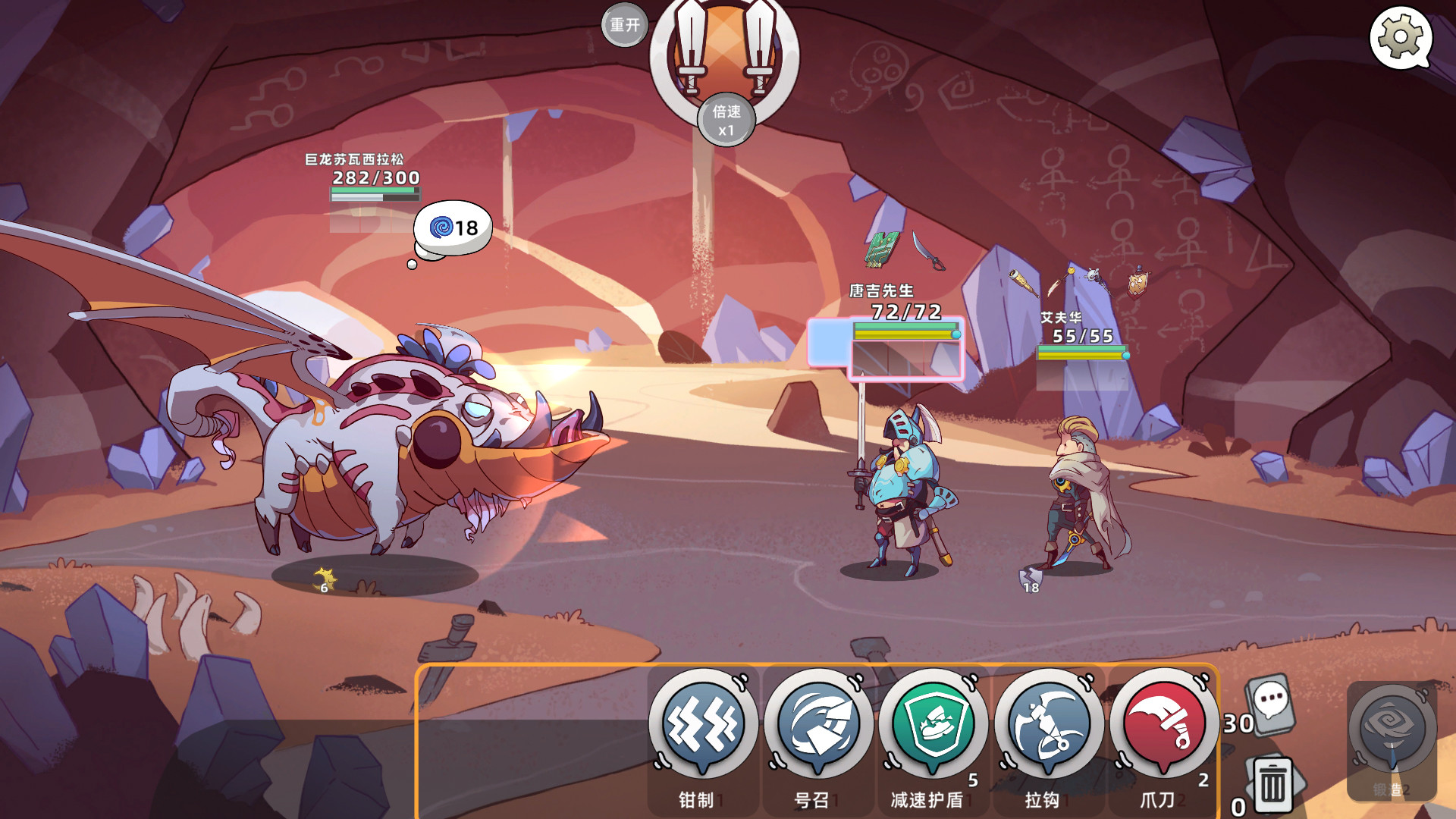Toggle the 倍速 x1 speed button
This screenshot has width=1456, height=819.
coord(726,120)
